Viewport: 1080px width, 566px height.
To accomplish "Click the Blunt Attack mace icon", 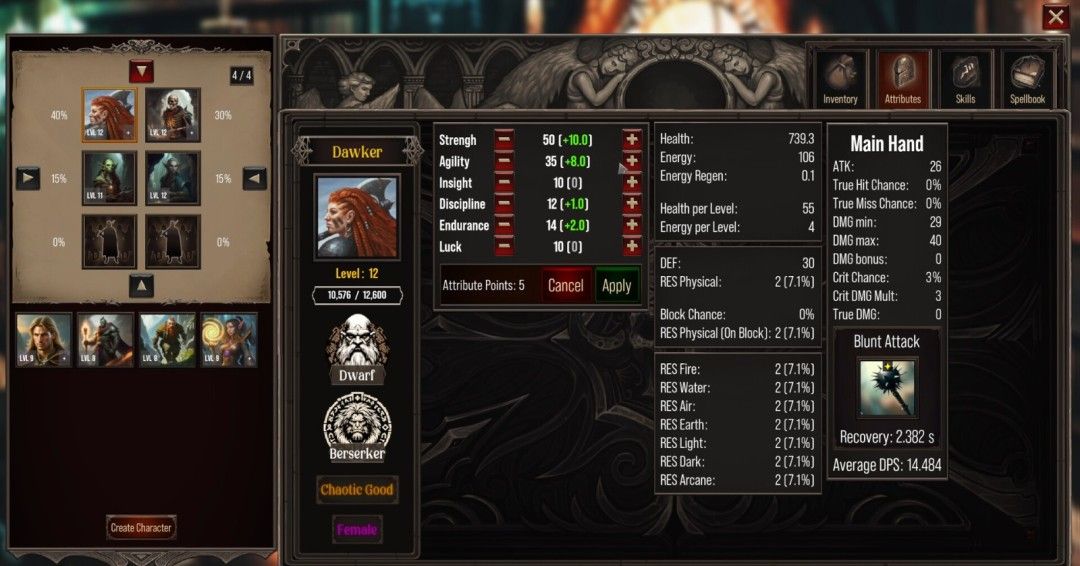I will [x=886, y=389].
